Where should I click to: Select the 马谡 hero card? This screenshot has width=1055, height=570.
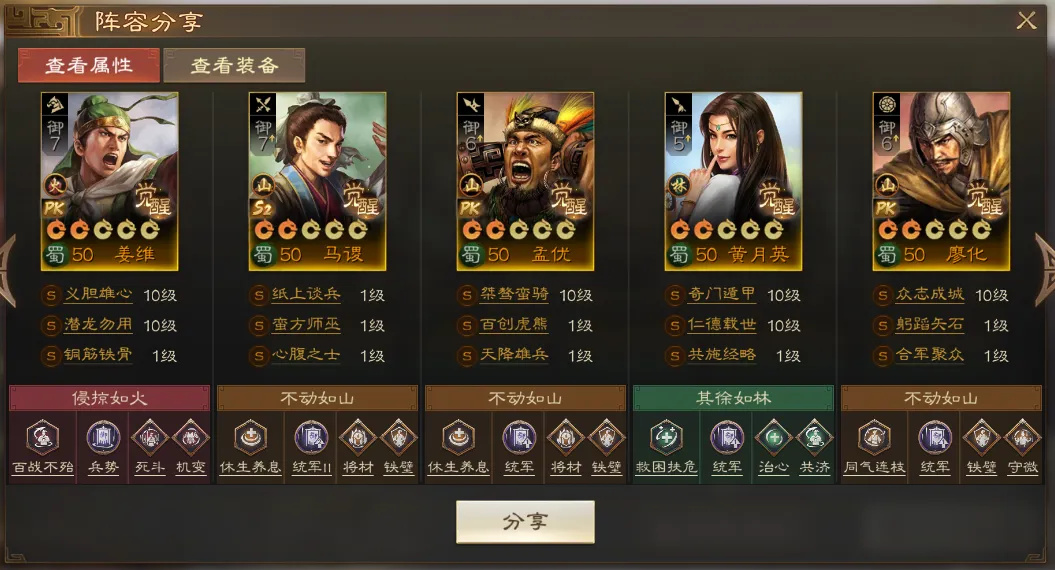coord(317,181)
